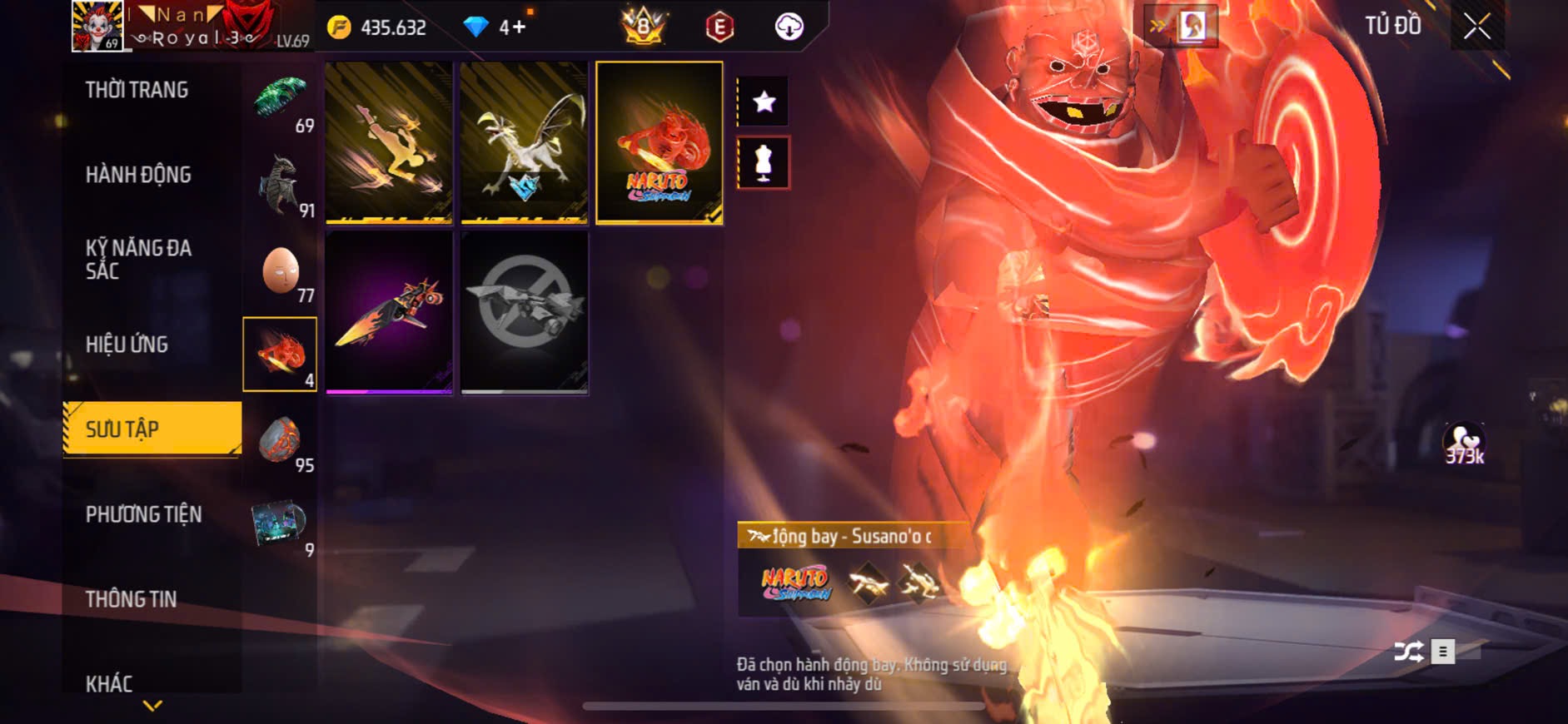Show the Thông Tin section

click(x=131, y=599)
